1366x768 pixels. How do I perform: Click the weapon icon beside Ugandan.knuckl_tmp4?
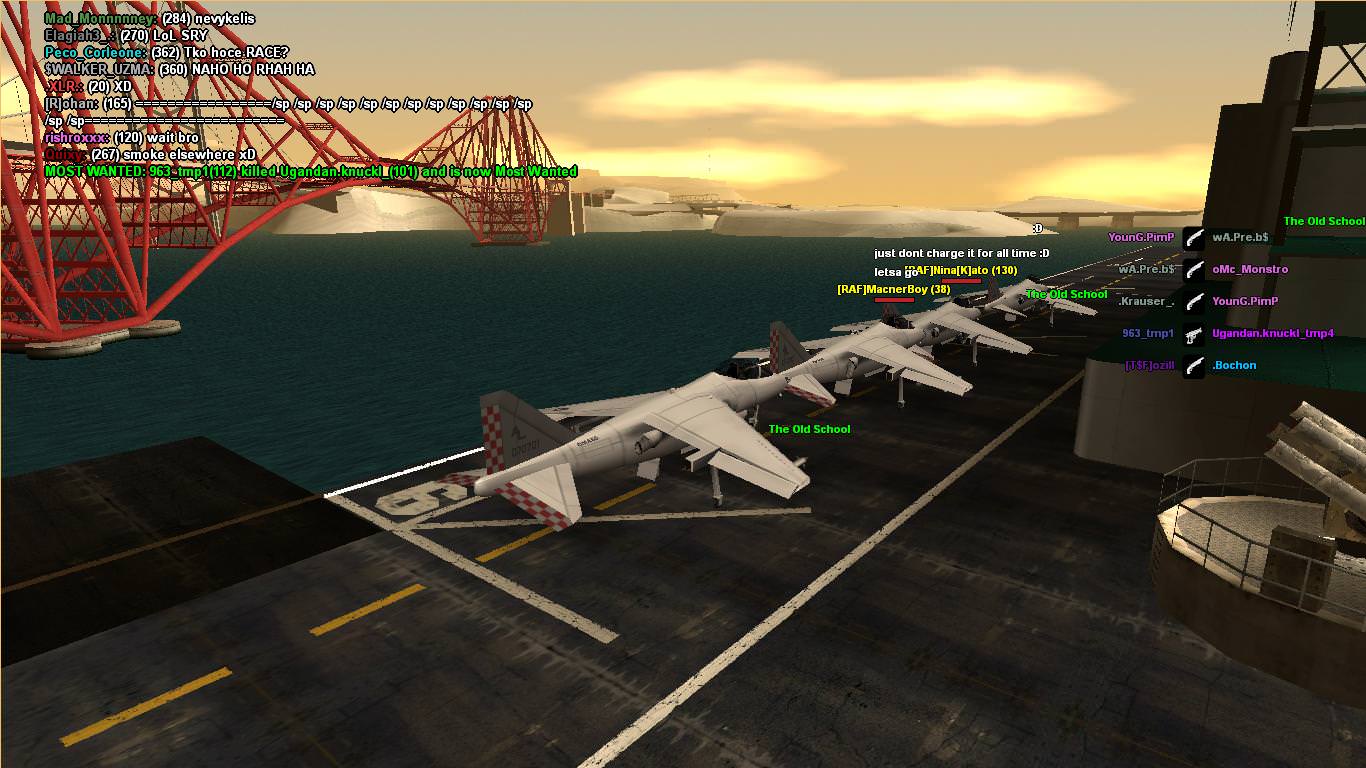coord(1194,334)
